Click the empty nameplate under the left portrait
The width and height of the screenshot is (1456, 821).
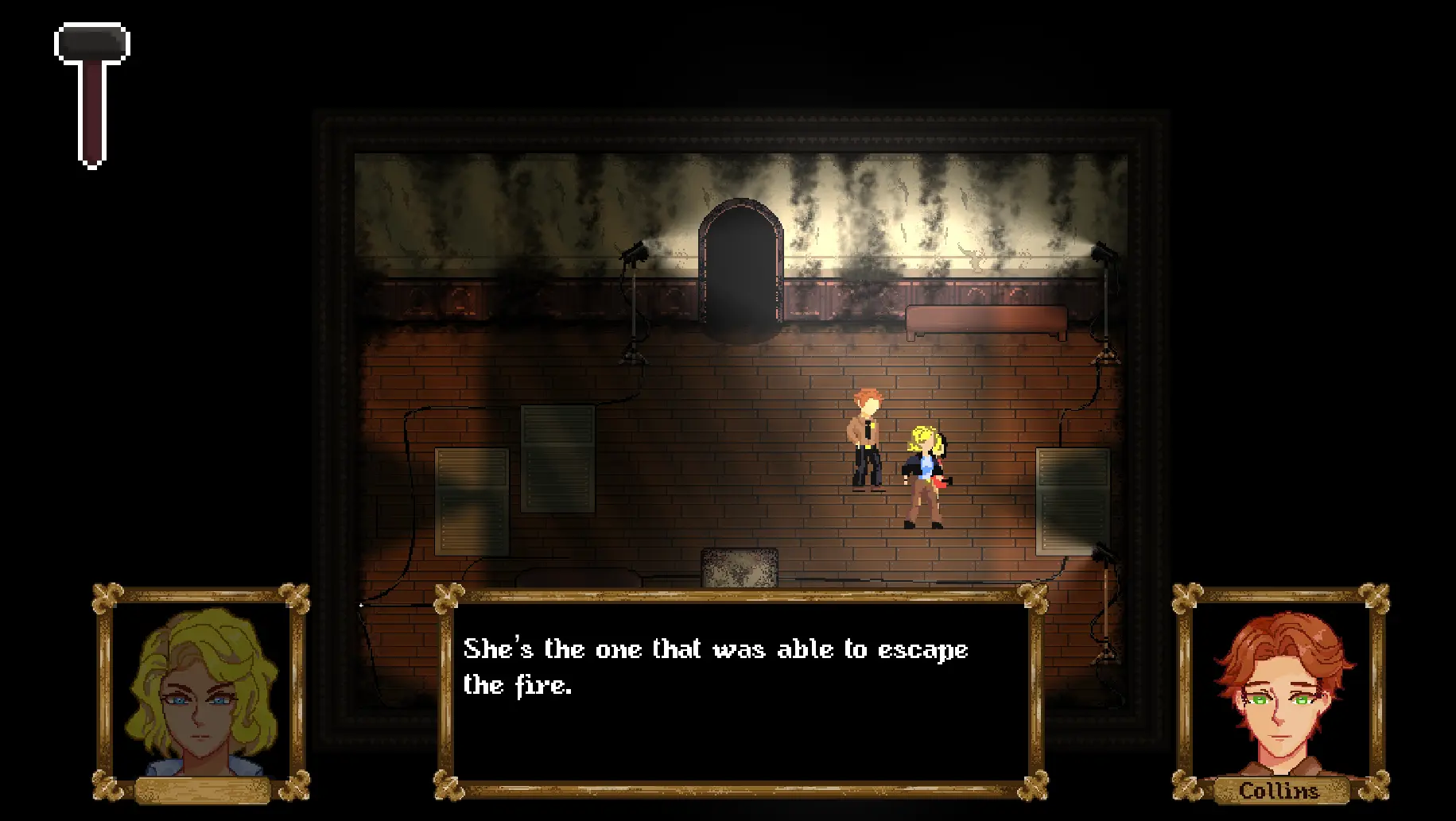pos(201,792)
